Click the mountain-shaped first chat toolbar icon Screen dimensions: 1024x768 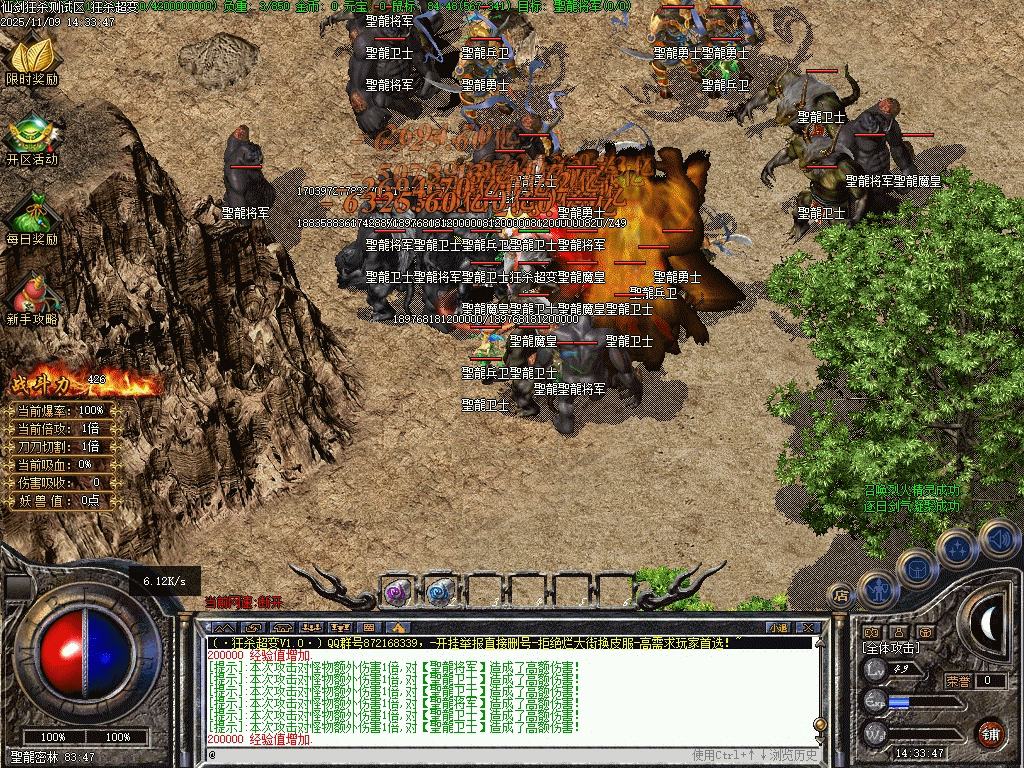225,628
